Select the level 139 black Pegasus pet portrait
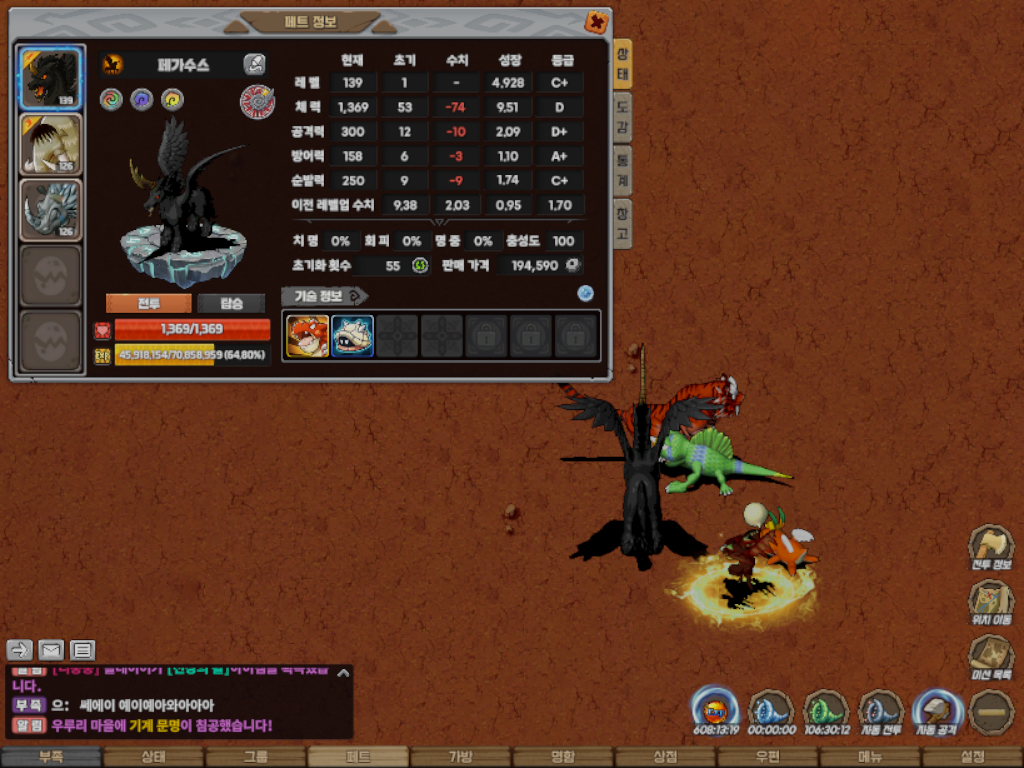This screenshot has width=1024, height=768. click(x=50, y=78)
